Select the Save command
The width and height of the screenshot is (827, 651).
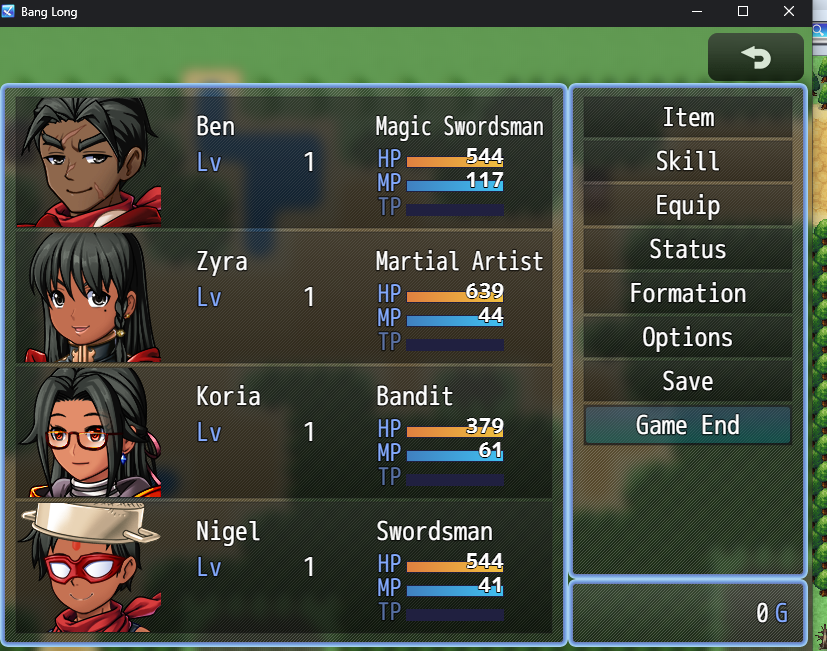688,382
